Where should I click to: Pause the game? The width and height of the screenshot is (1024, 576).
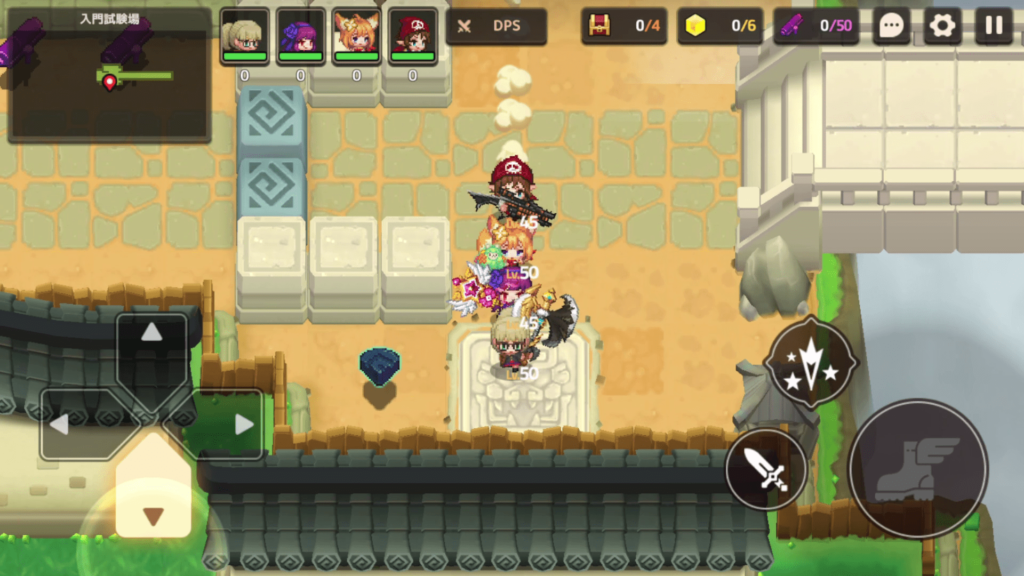click(993, 26)
